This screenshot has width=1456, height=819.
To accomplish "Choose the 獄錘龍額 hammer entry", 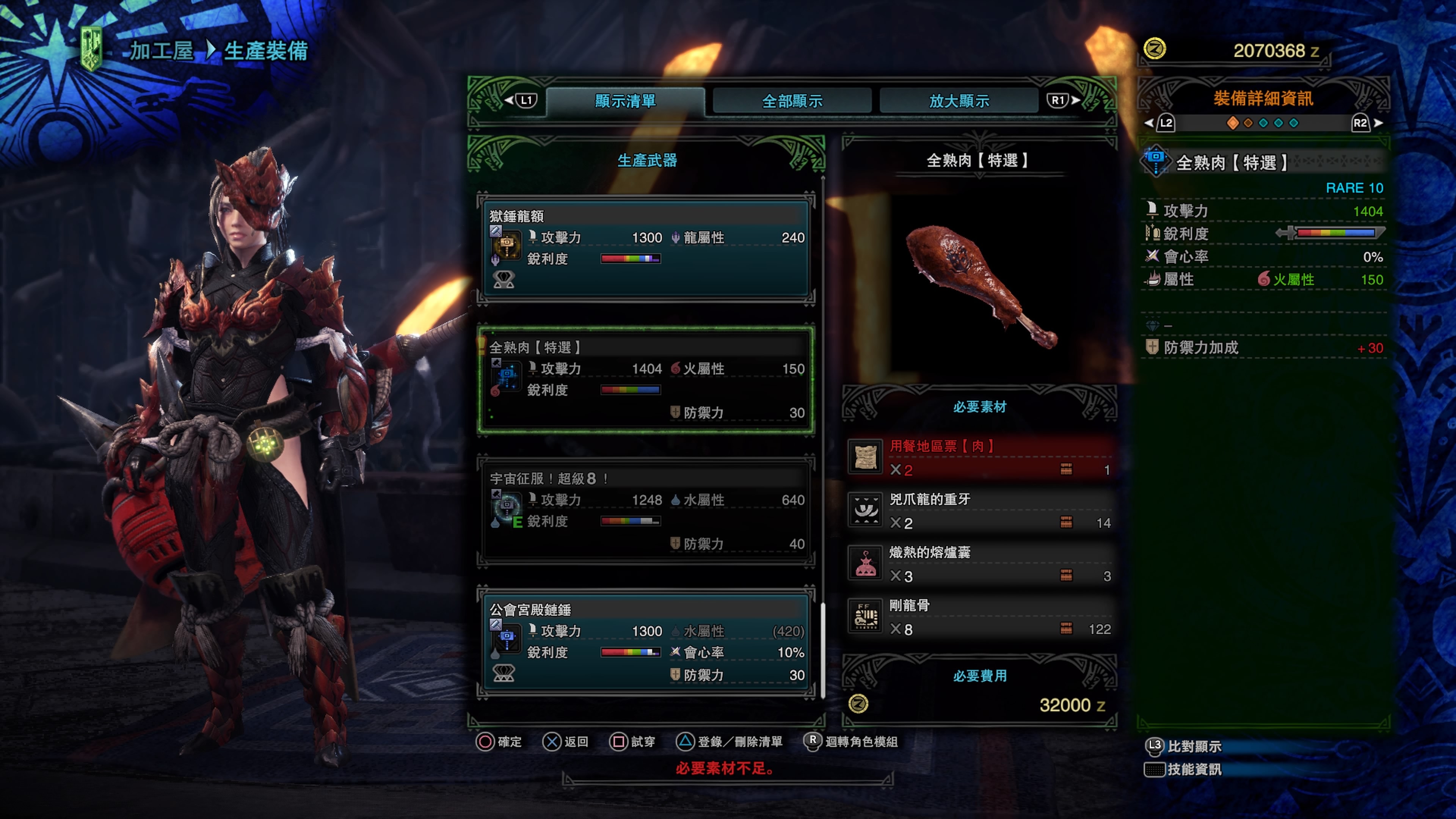I will pos(646,248).
